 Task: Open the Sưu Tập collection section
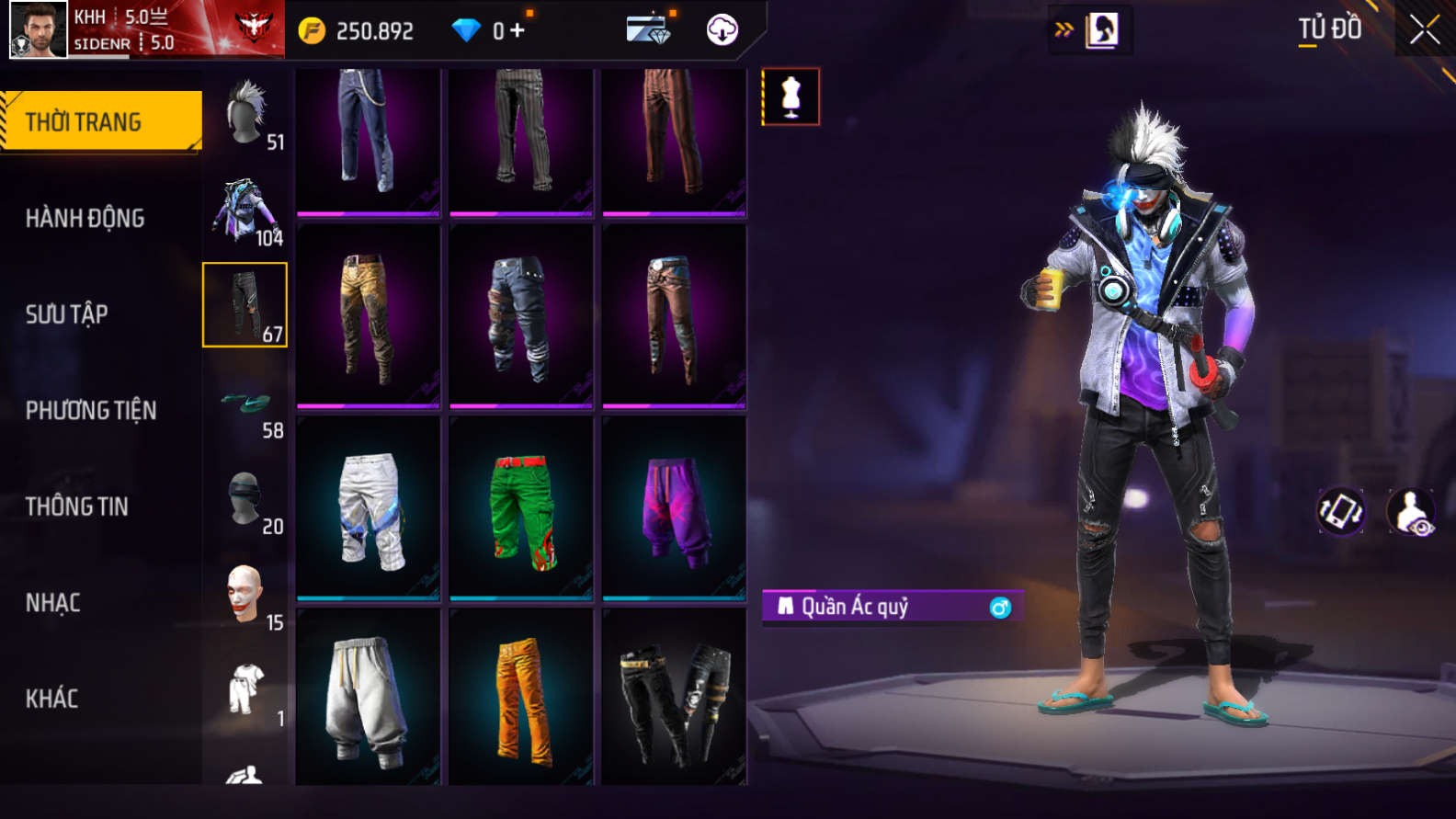pos(66,314)
